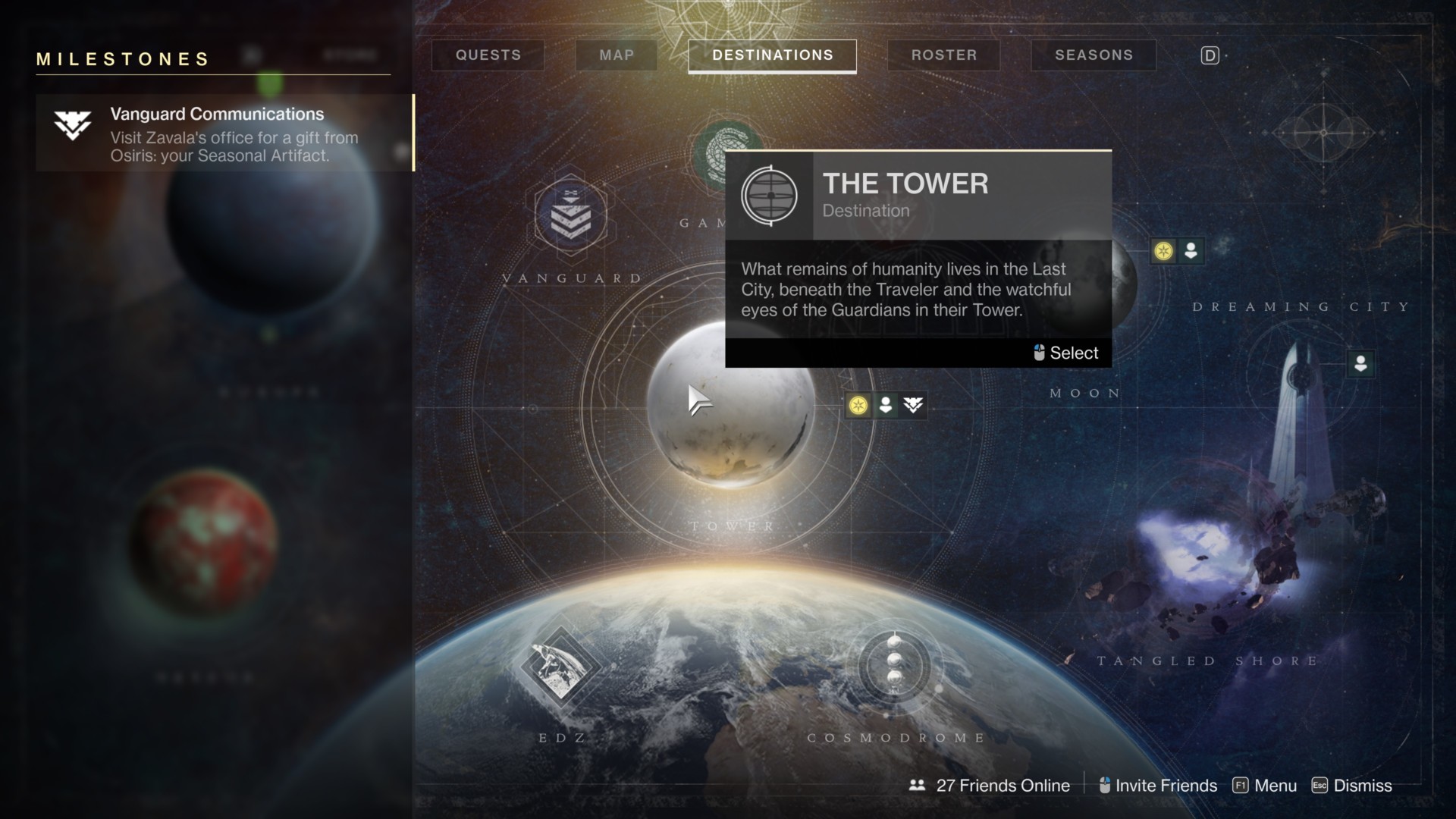Open the Map tab

617,55
